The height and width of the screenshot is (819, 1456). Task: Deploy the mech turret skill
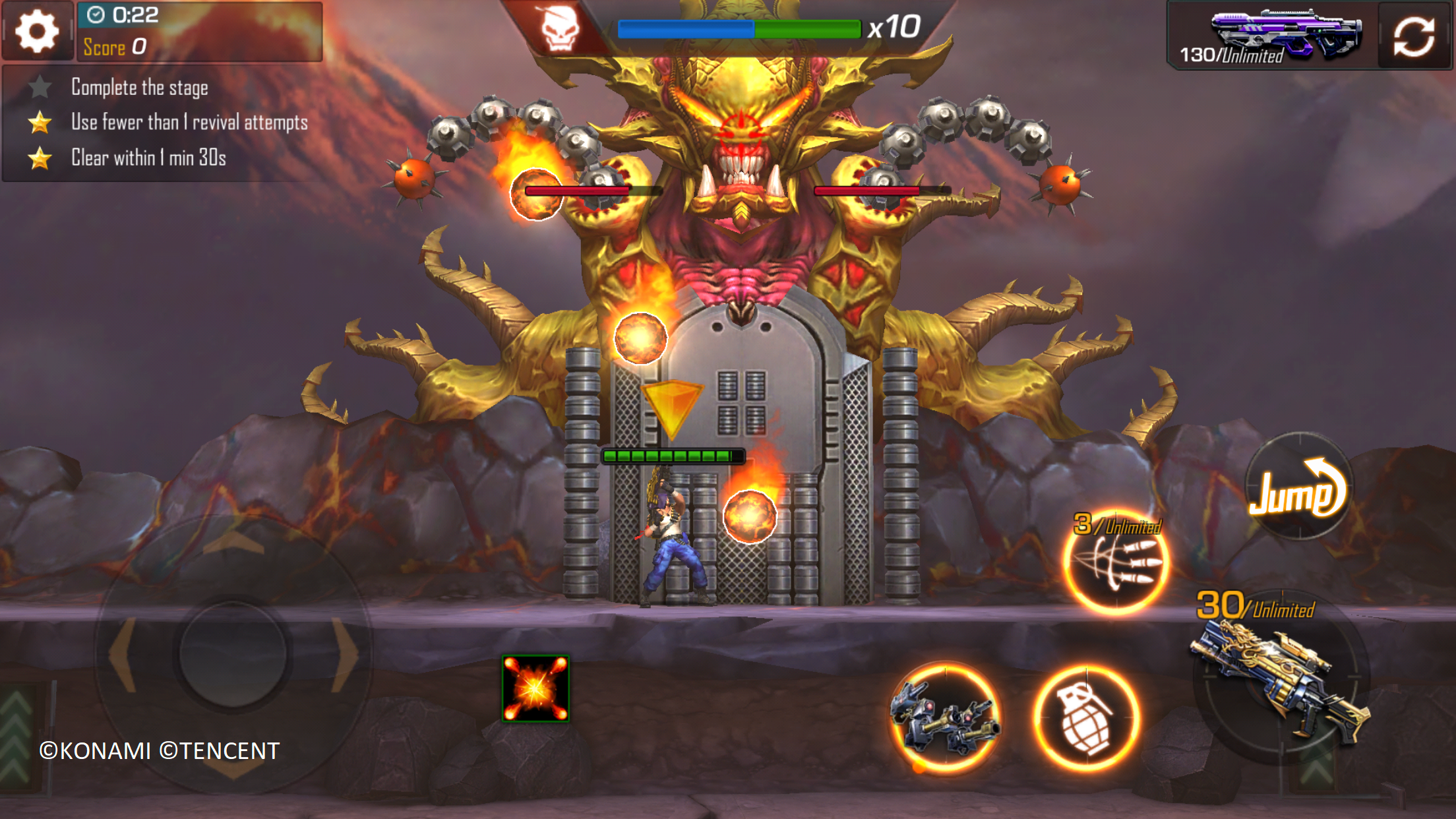tap(945, 717)
